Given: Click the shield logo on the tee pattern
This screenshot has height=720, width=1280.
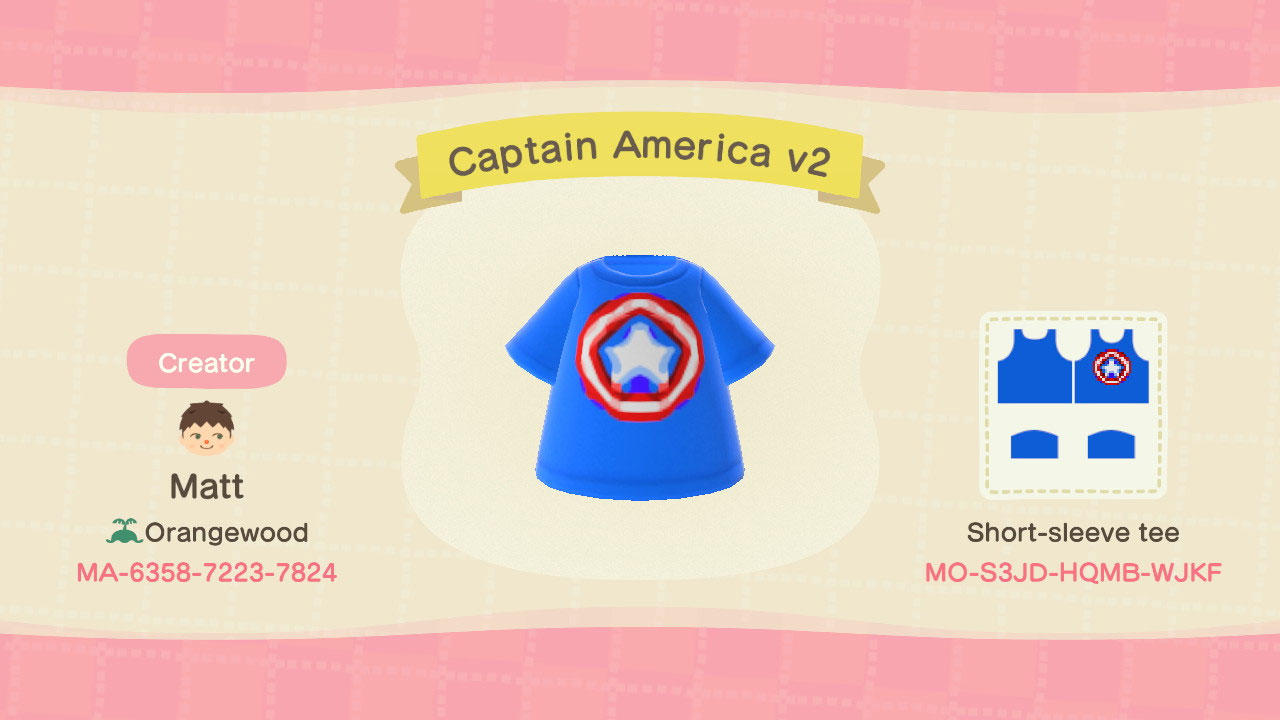Looking at the screenshot, I should click(x=1112, y=368).
